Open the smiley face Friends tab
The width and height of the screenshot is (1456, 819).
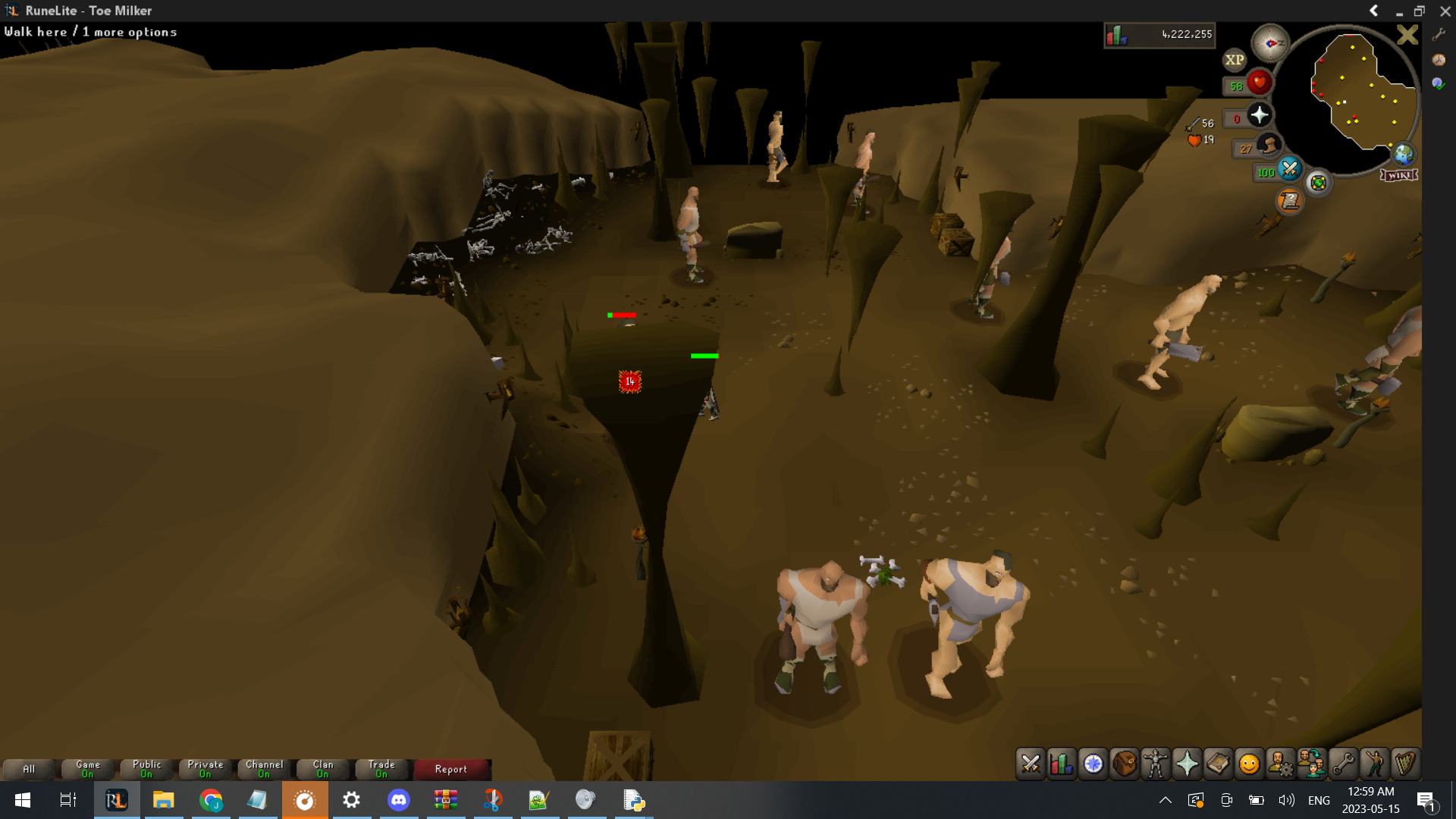point(1249,764)
